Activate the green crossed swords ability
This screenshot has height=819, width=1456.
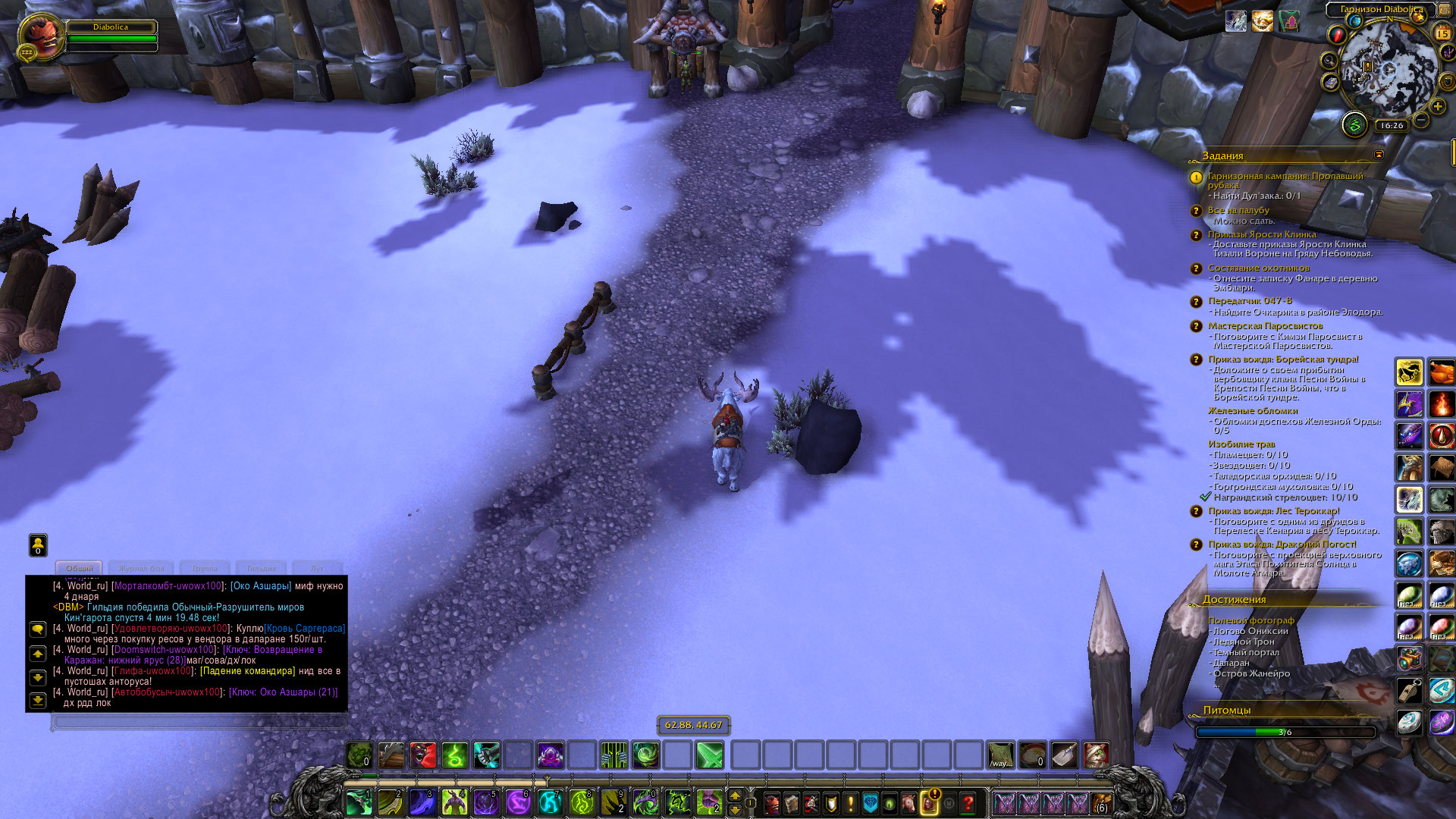pyautogui.click(x=710, y=755)
